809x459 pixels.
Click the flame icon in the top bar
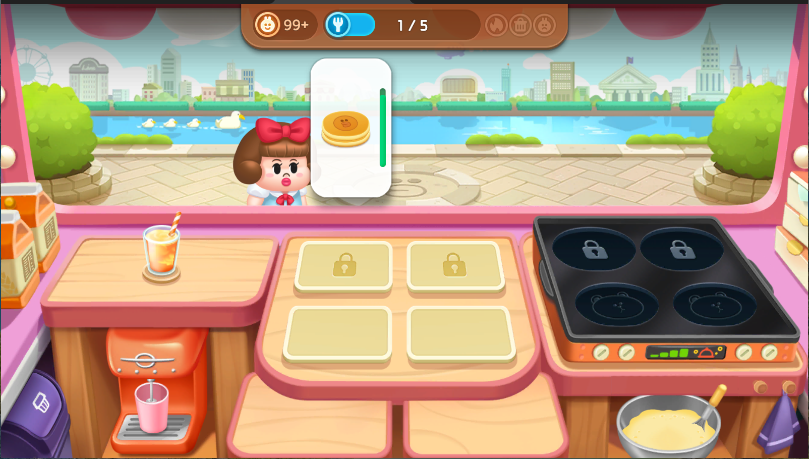coord(496,25)
